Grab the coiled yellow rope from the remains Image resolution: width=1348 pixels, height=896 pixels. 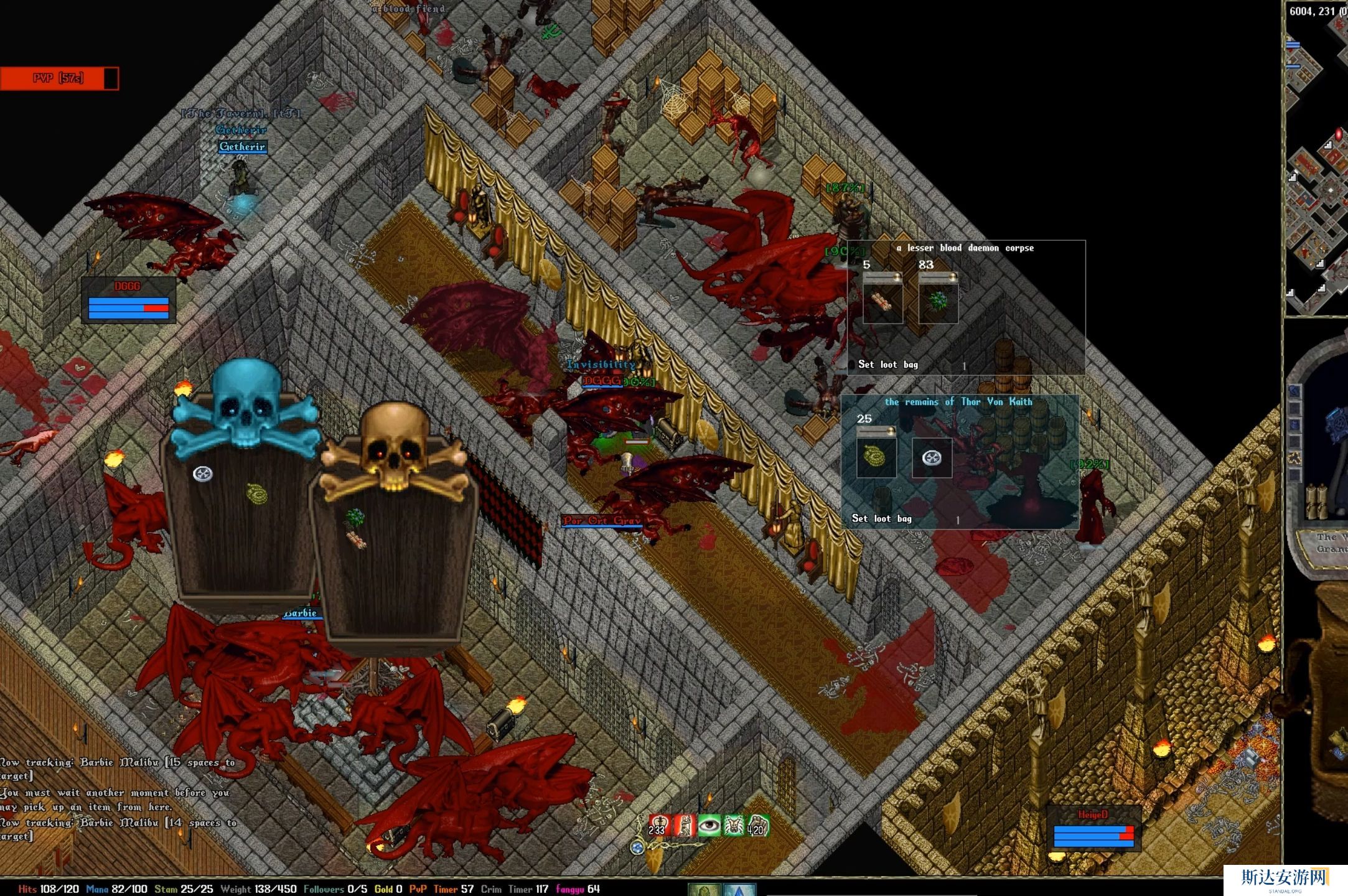point(876,457)
